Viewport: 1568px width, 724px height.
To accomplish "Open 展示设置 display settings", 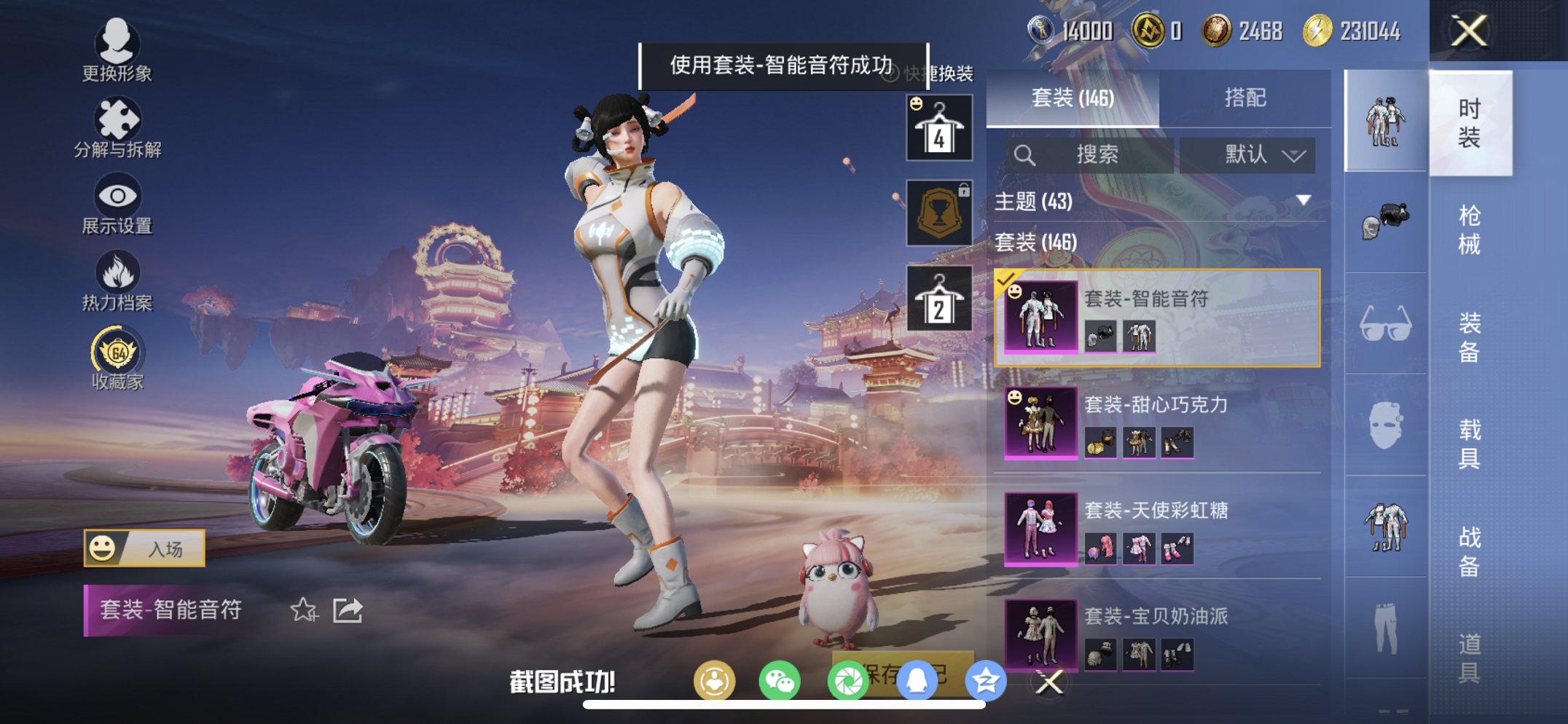I will tap(119, 200).
